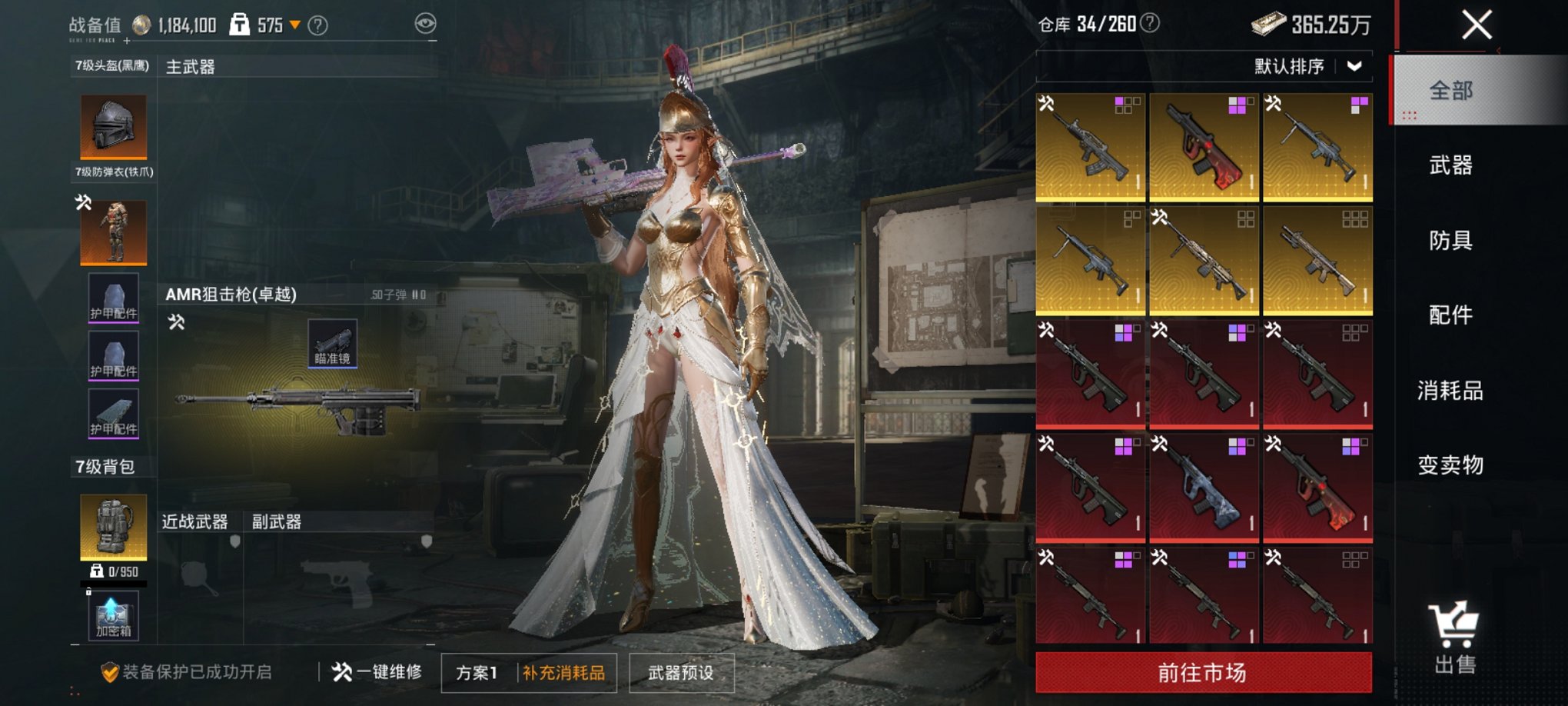Screen dimensions: 1568x706
Task: Switch to the 武器 category tab
Action: 1450,165
